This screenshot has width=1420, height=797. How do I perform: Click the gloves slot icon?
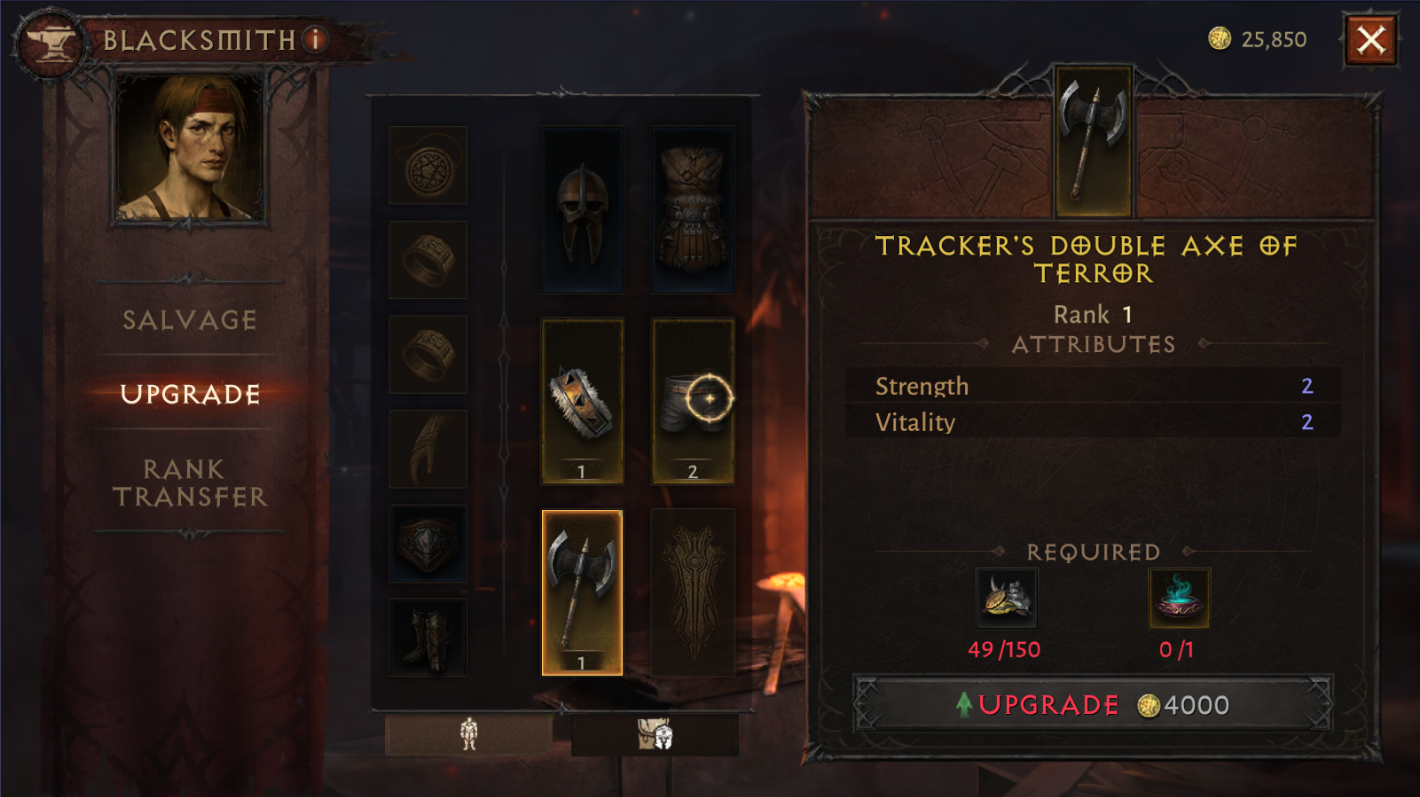[428, 448]
